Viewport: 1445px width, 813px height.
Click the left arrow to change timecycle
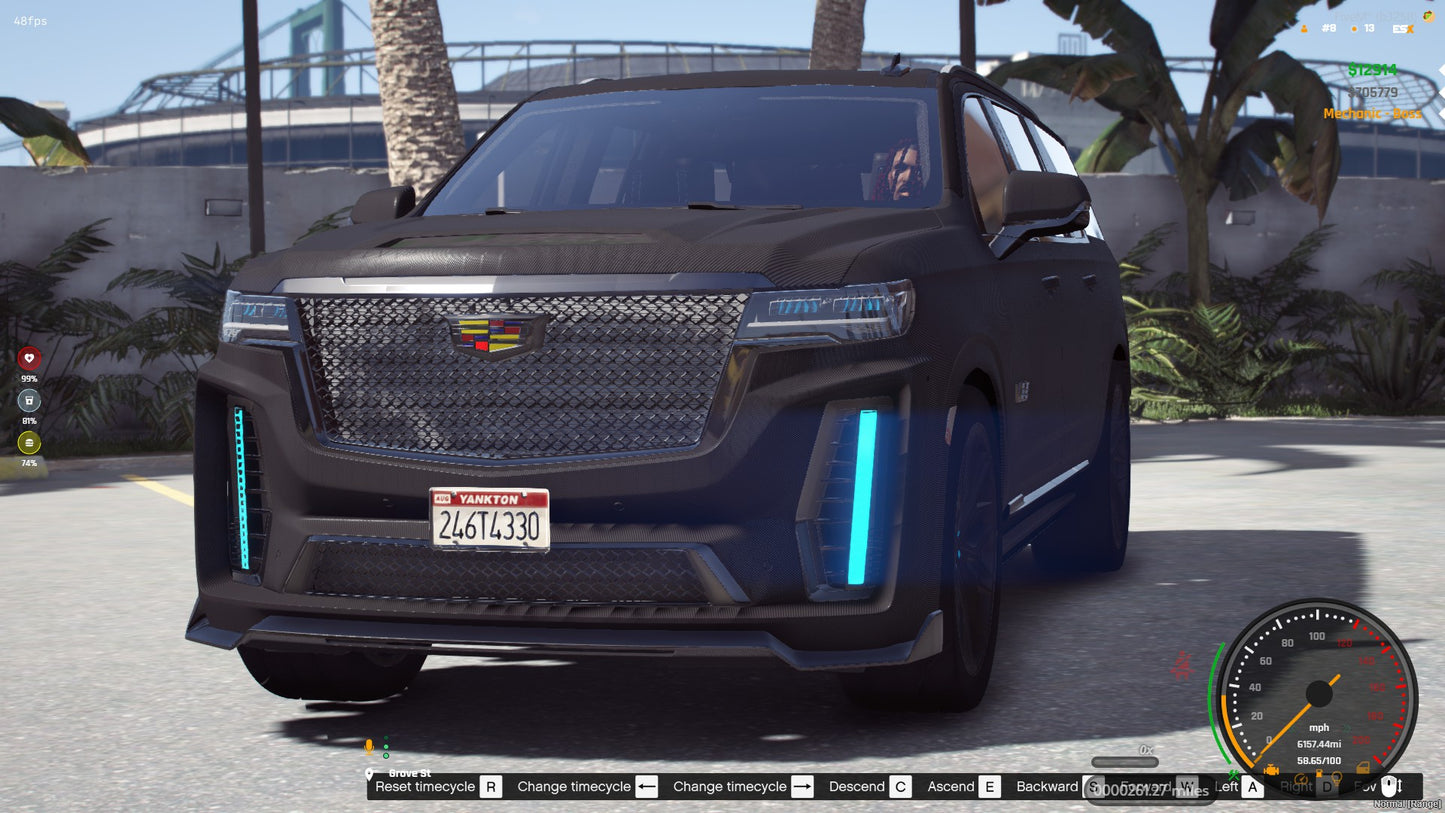(x=648, y=786)
